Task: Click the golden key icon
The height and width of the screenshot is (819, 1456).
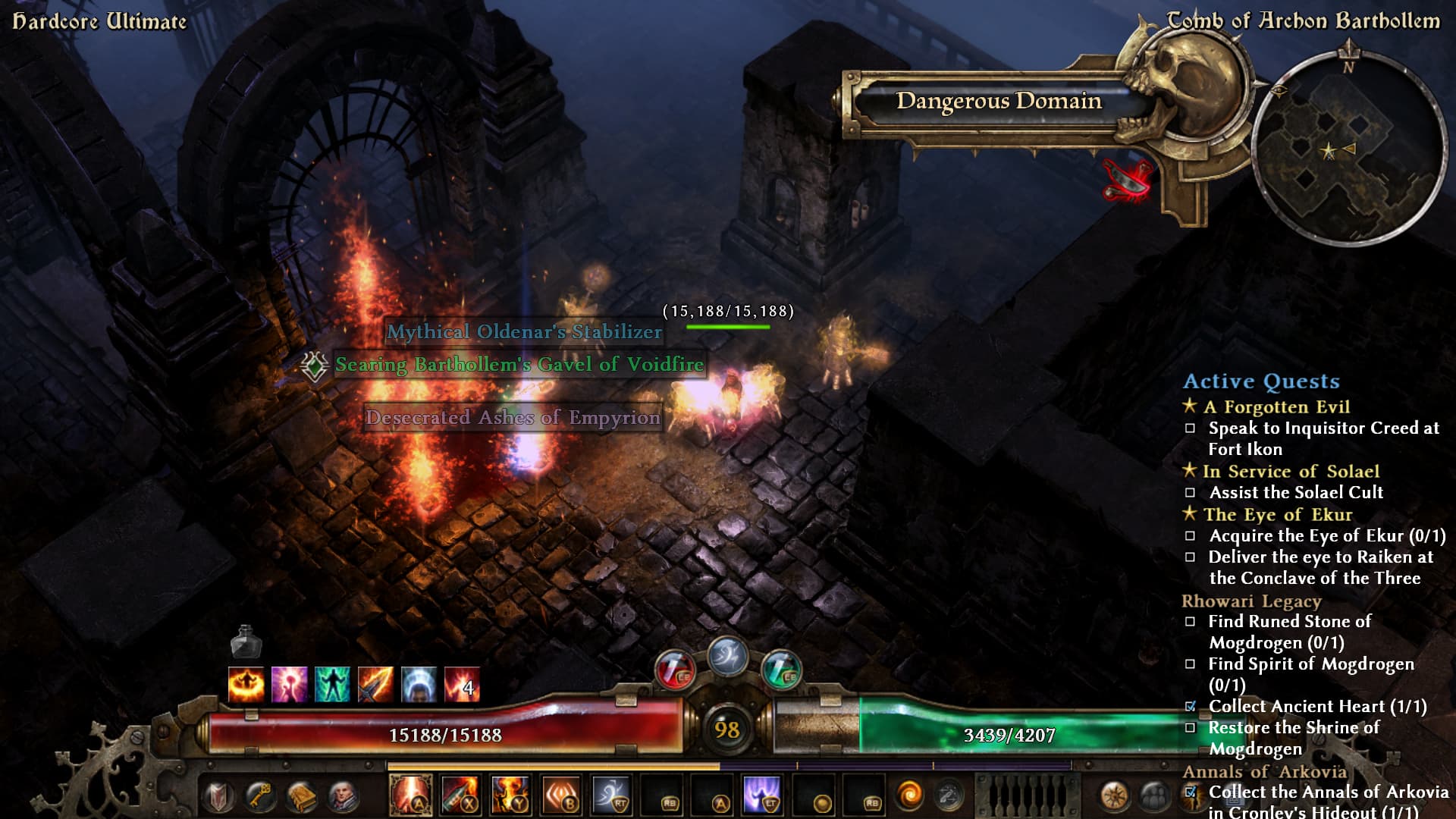Action: (x=260, y=797)
